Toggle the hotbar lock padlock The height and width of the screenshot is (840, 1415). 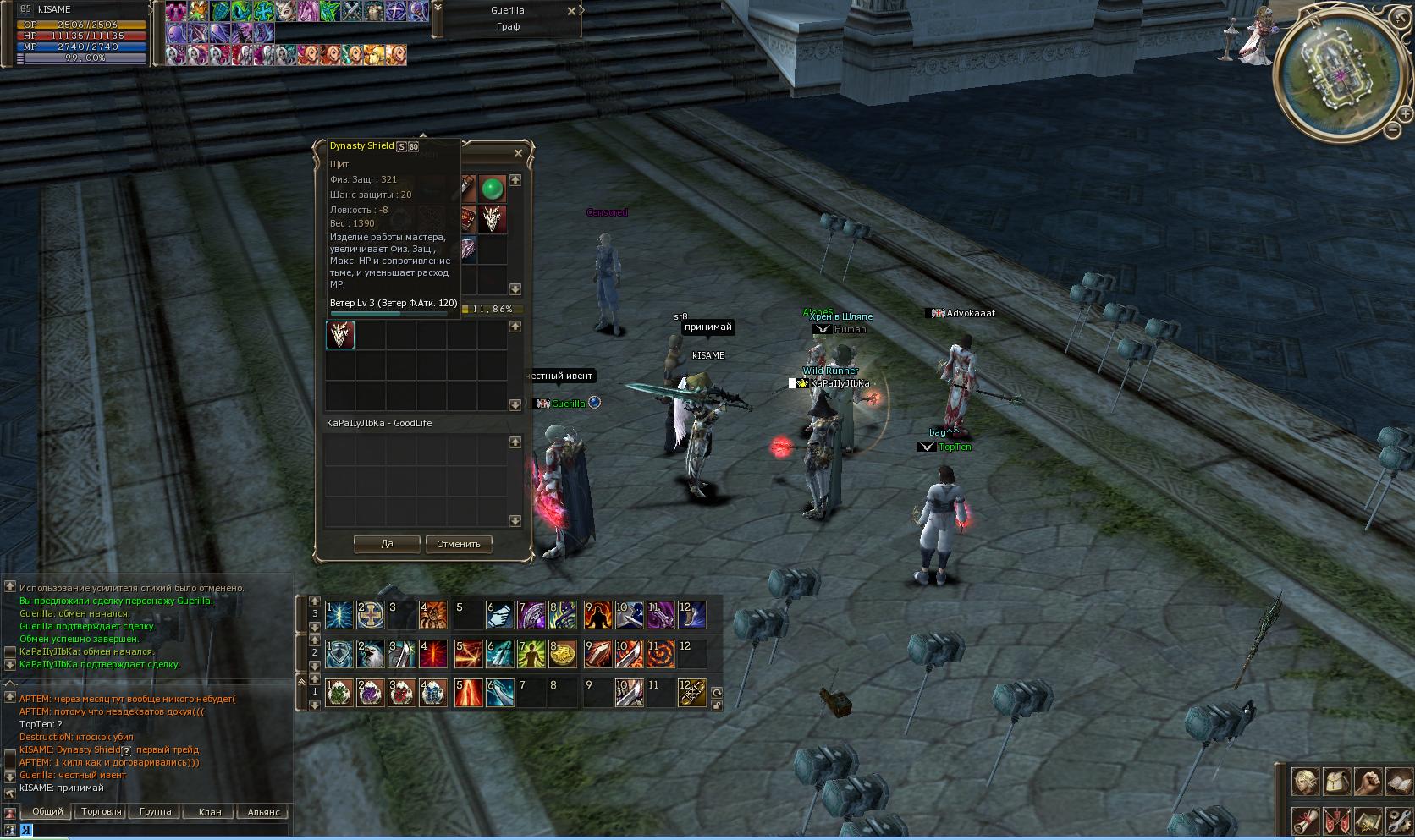717,705
